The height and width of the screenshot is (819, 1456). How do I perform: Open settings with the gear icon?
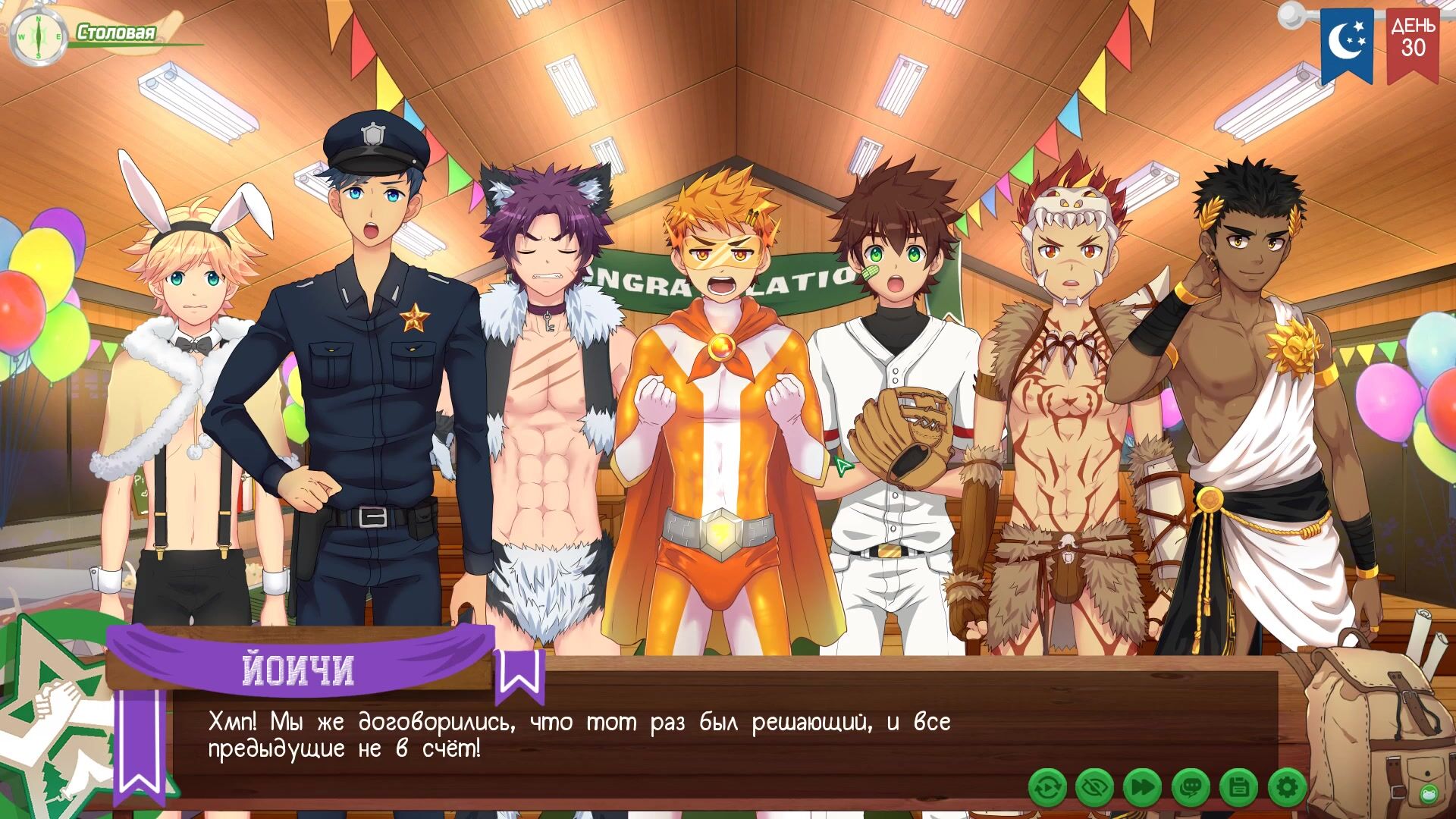[x=1286, y=788]
